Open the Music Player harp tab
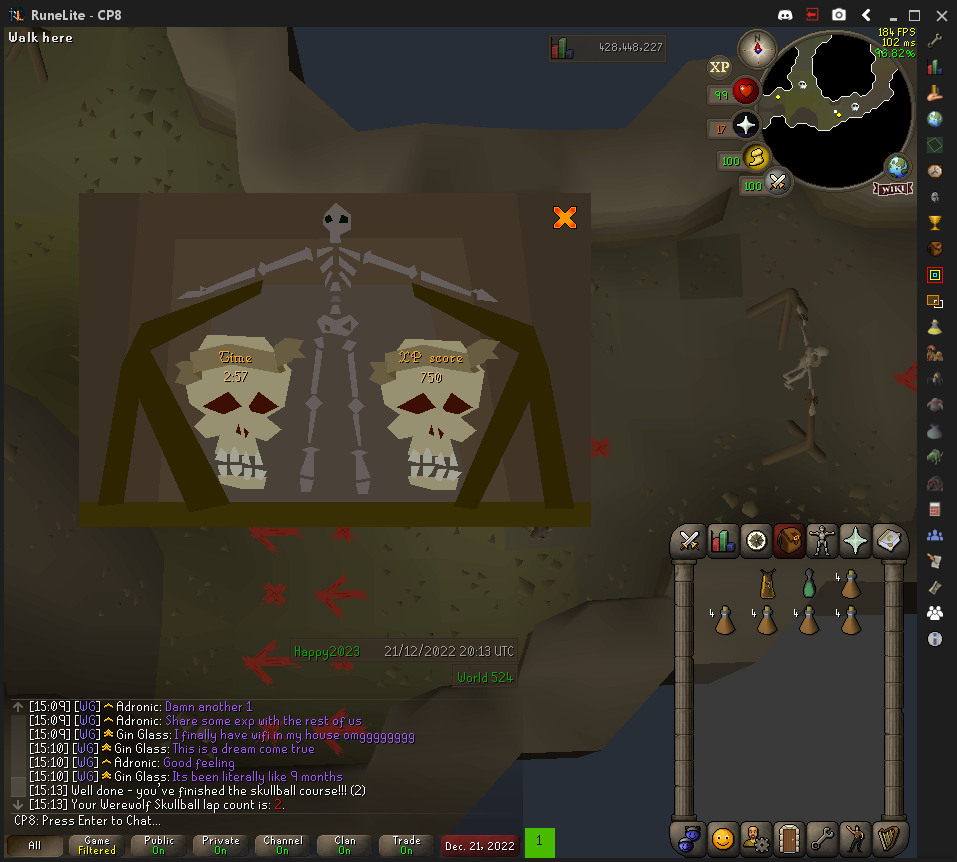The width and height of the screenshot is (957, 862). tap(890, 837)
